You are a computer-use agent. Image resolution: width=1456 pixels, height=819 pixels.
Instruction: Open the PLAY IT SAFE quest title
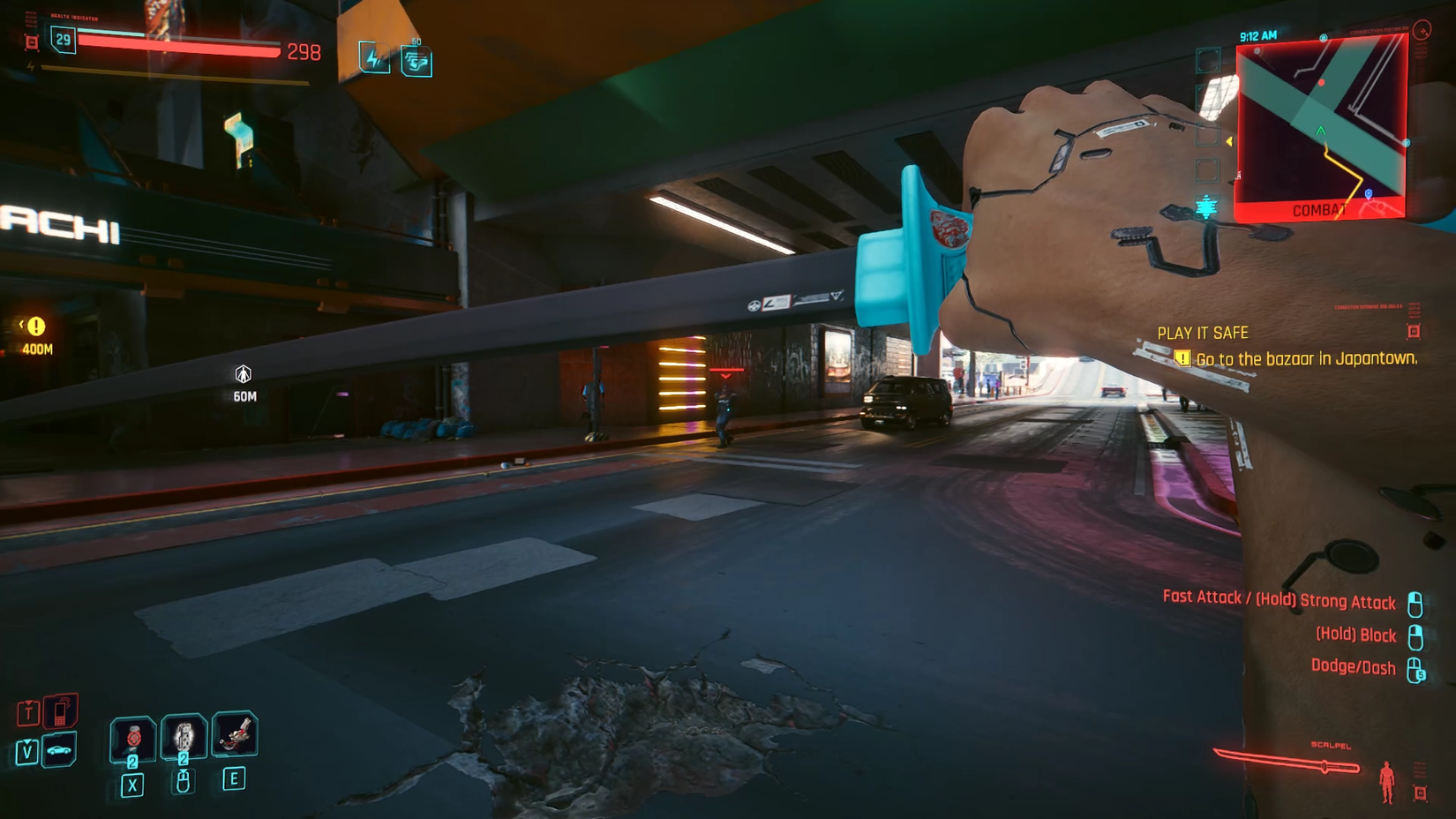coord(1203,333)
